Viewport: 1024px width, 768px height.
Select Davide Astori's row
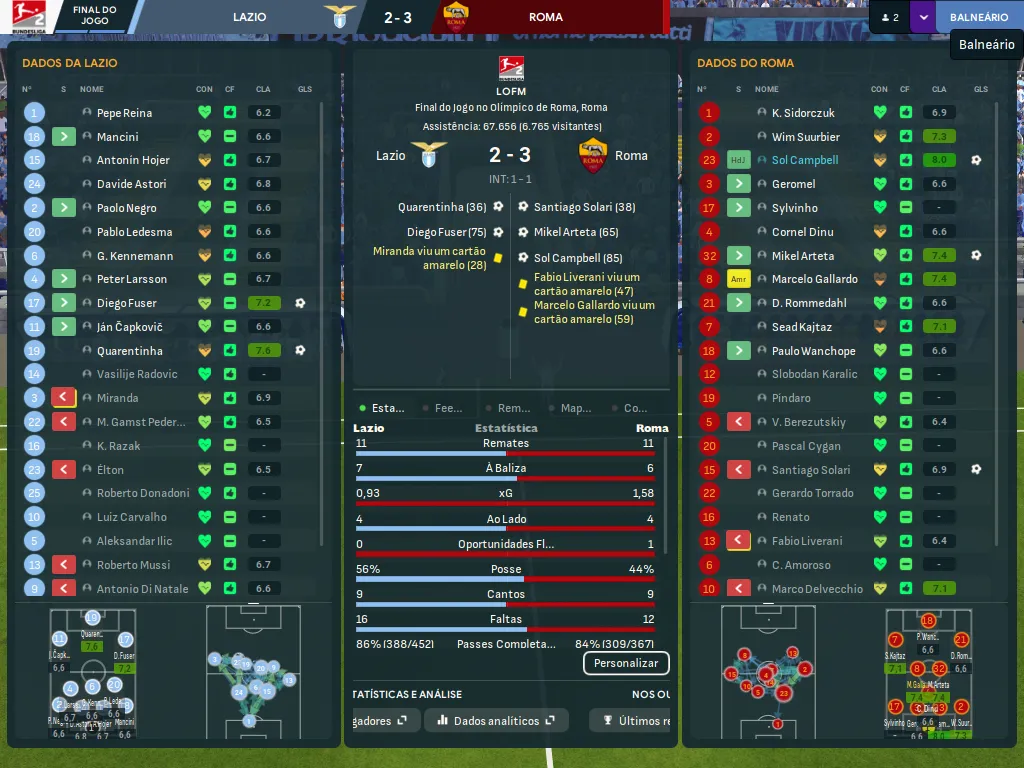tap(132, 184)
